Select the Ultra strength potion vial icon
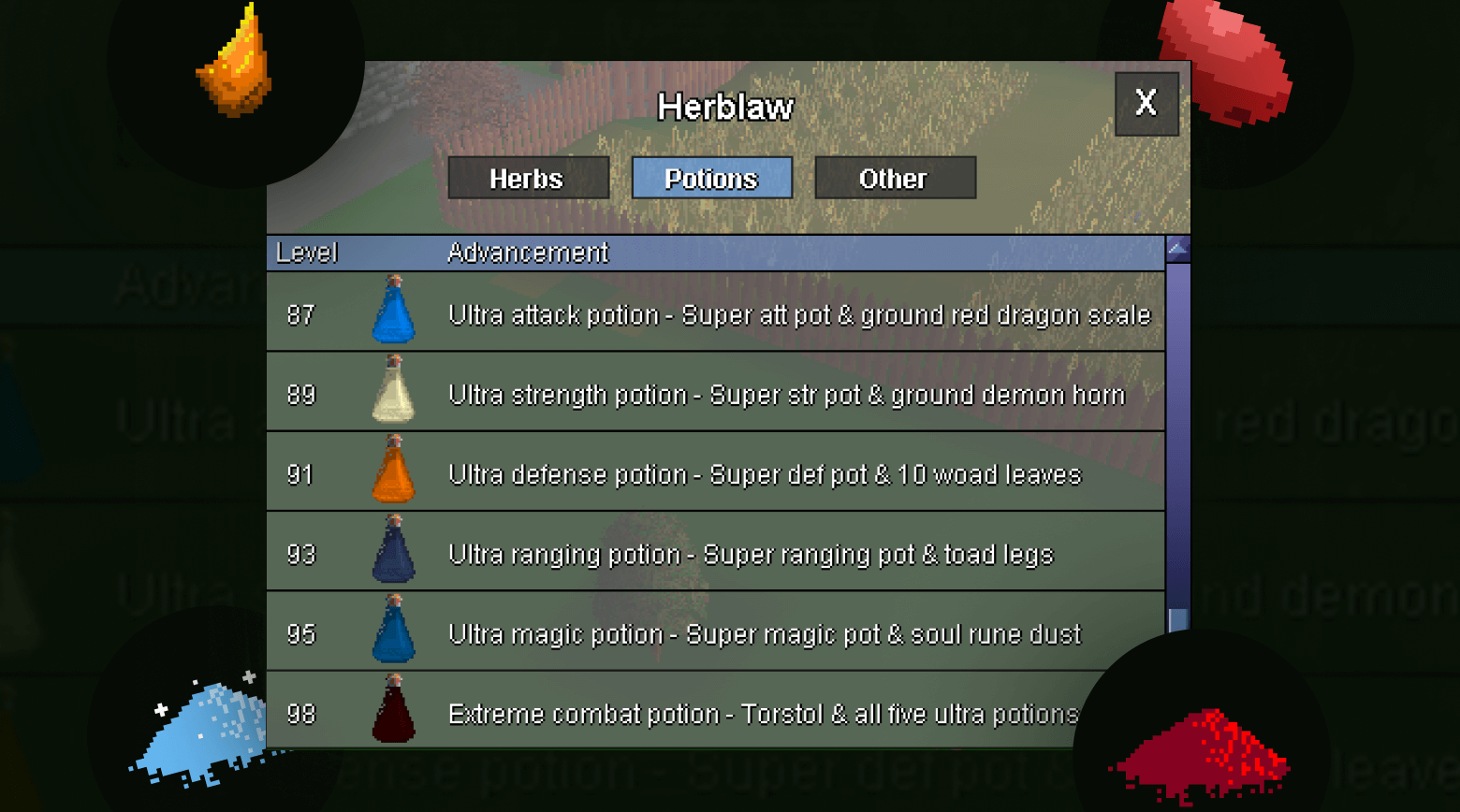This screenshot has width=1460, height=812. tap(393, 396)
